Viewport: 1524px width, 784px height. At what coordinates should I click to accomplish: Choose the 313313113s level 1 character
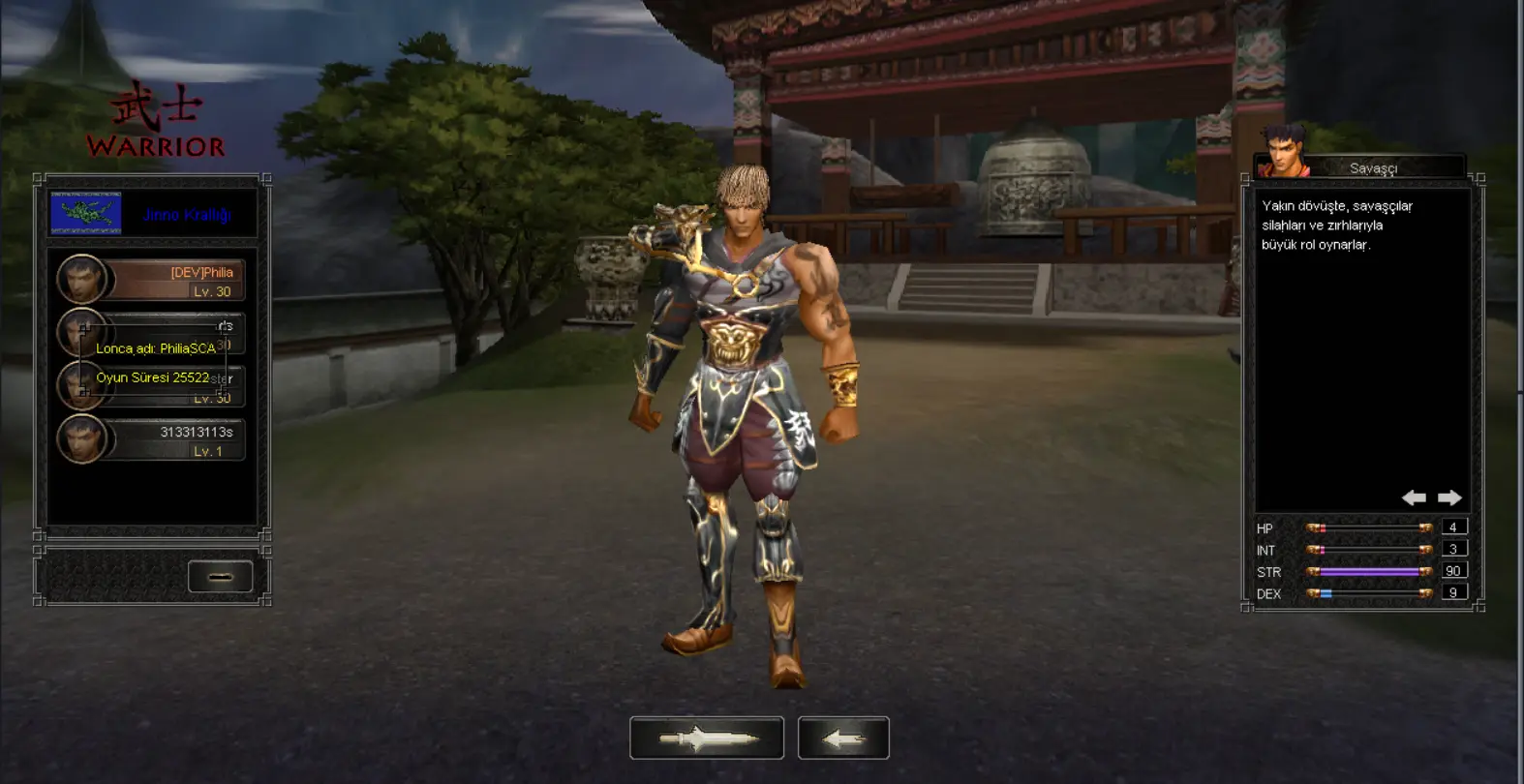(151, 440)
